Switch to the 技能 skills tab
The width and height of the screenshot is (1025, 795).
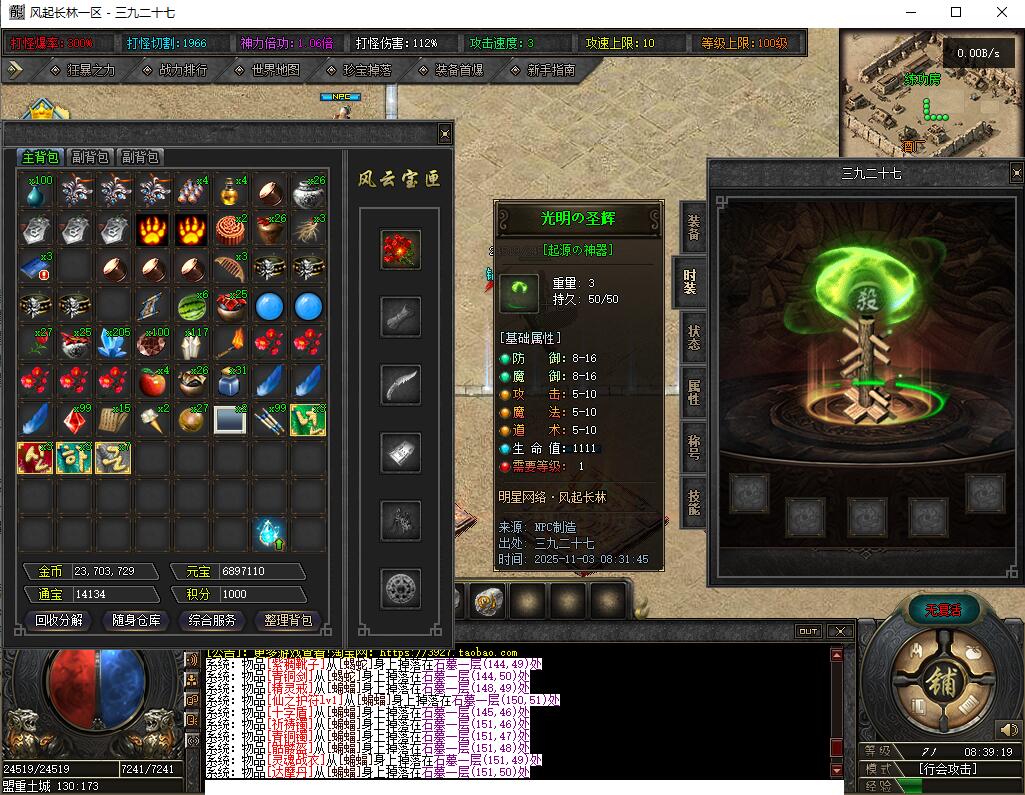click(x=692, y=495)
